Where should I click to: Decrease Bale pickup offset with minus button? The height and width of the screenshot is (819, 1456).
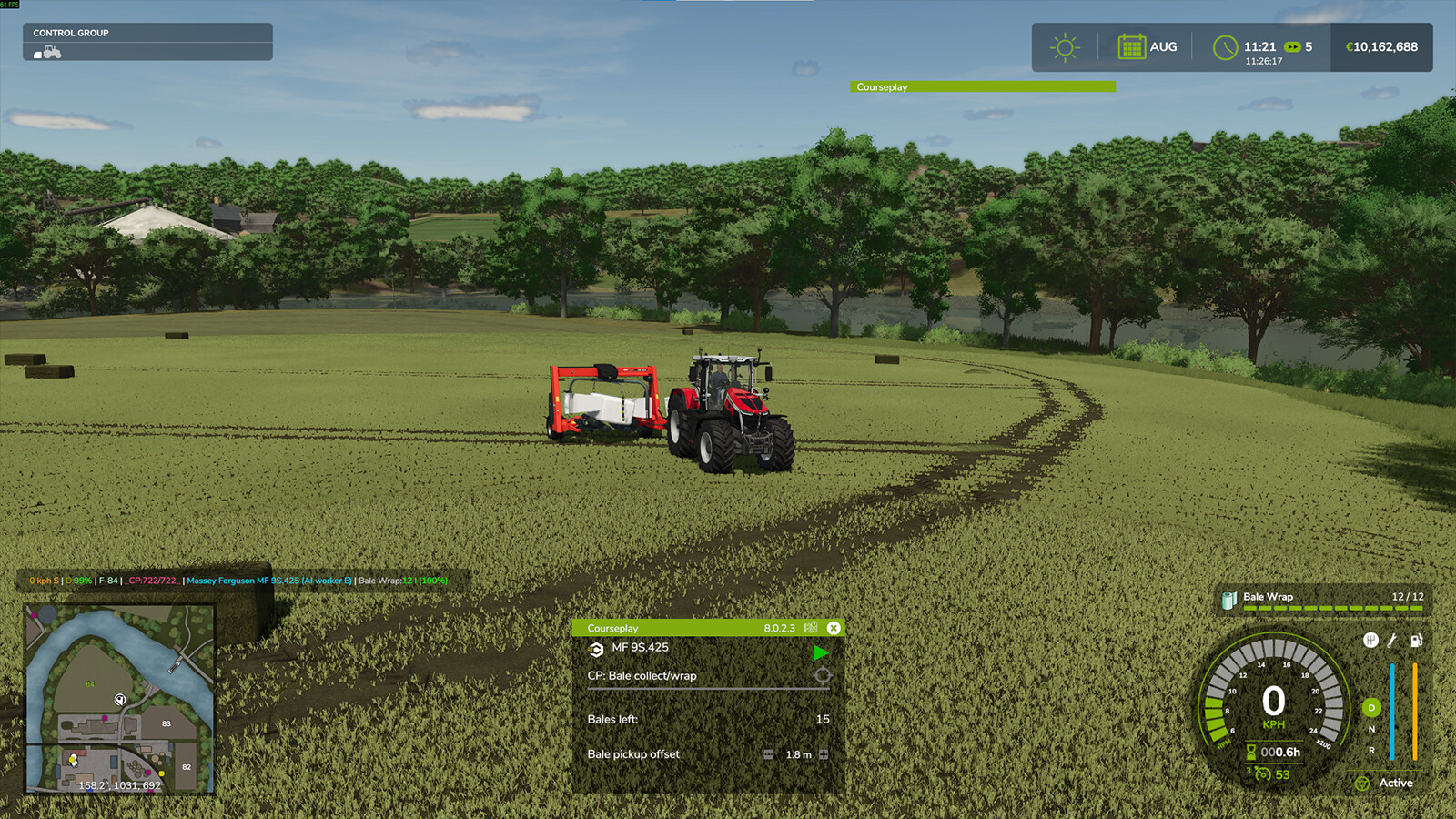(769, 754)
